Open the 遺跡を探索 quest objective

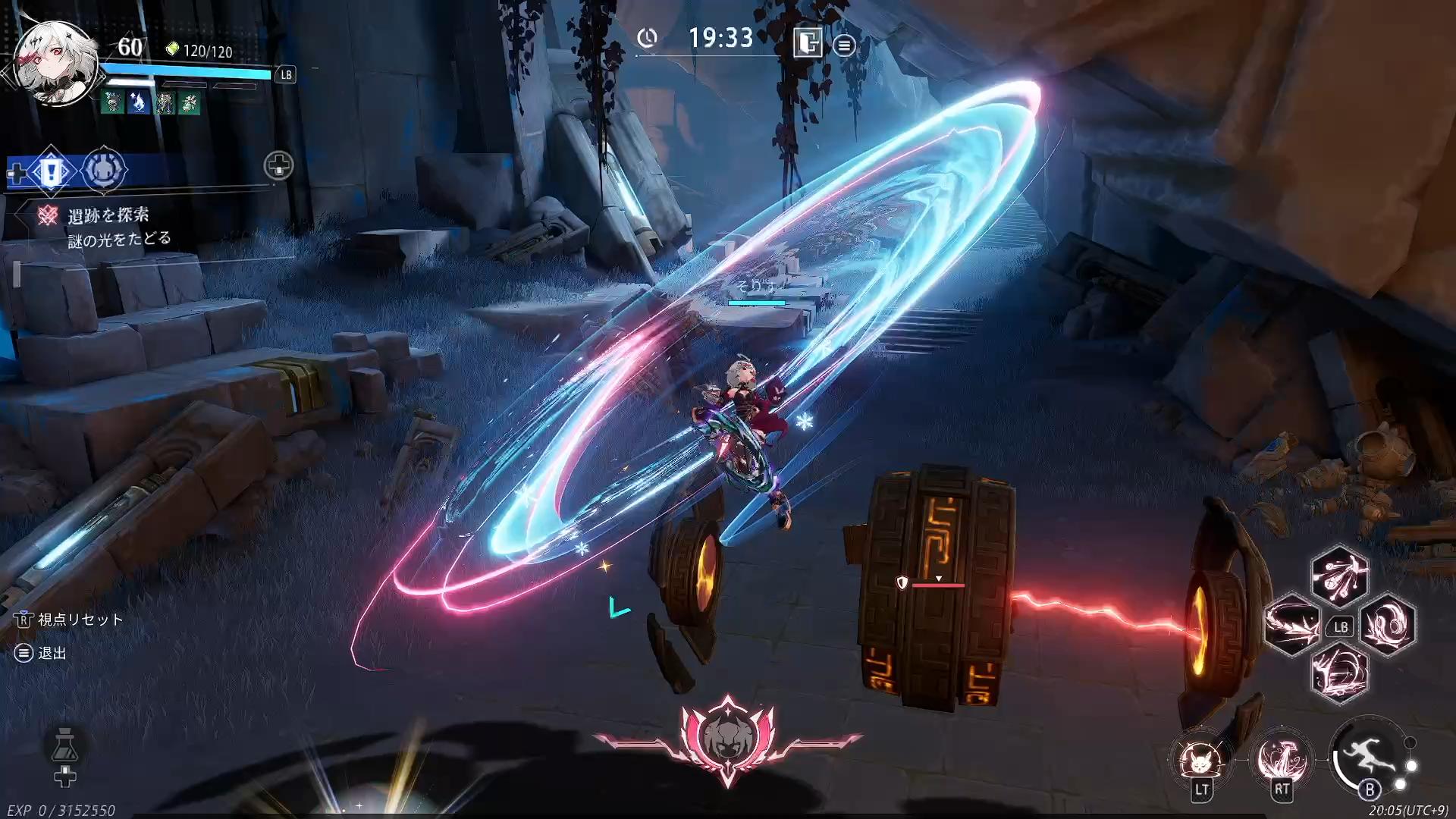pos(108,216)
